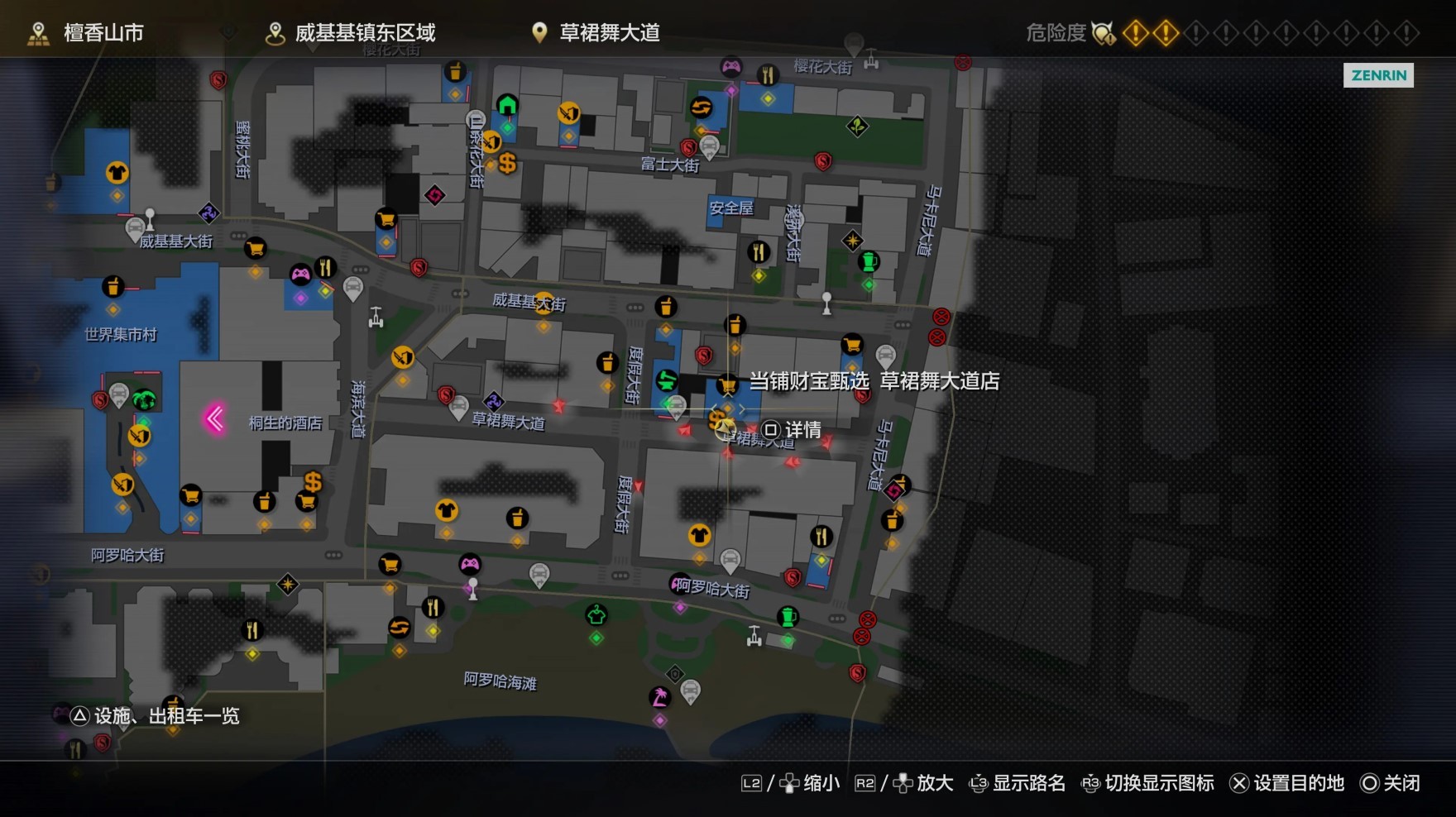This screenshot has height=817, width=1456.
Task: Open 设施、出租车一览 facilities list
Action: coord(157,716)
